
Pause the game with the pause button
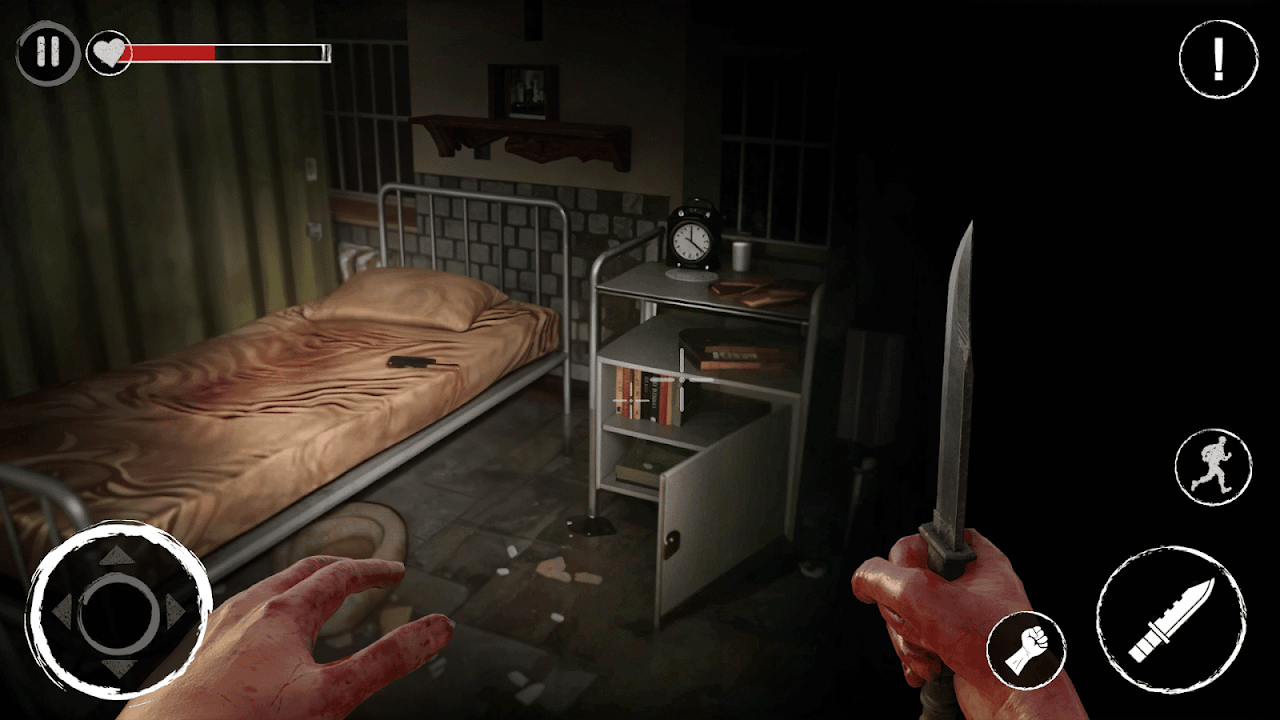[47, 53]
